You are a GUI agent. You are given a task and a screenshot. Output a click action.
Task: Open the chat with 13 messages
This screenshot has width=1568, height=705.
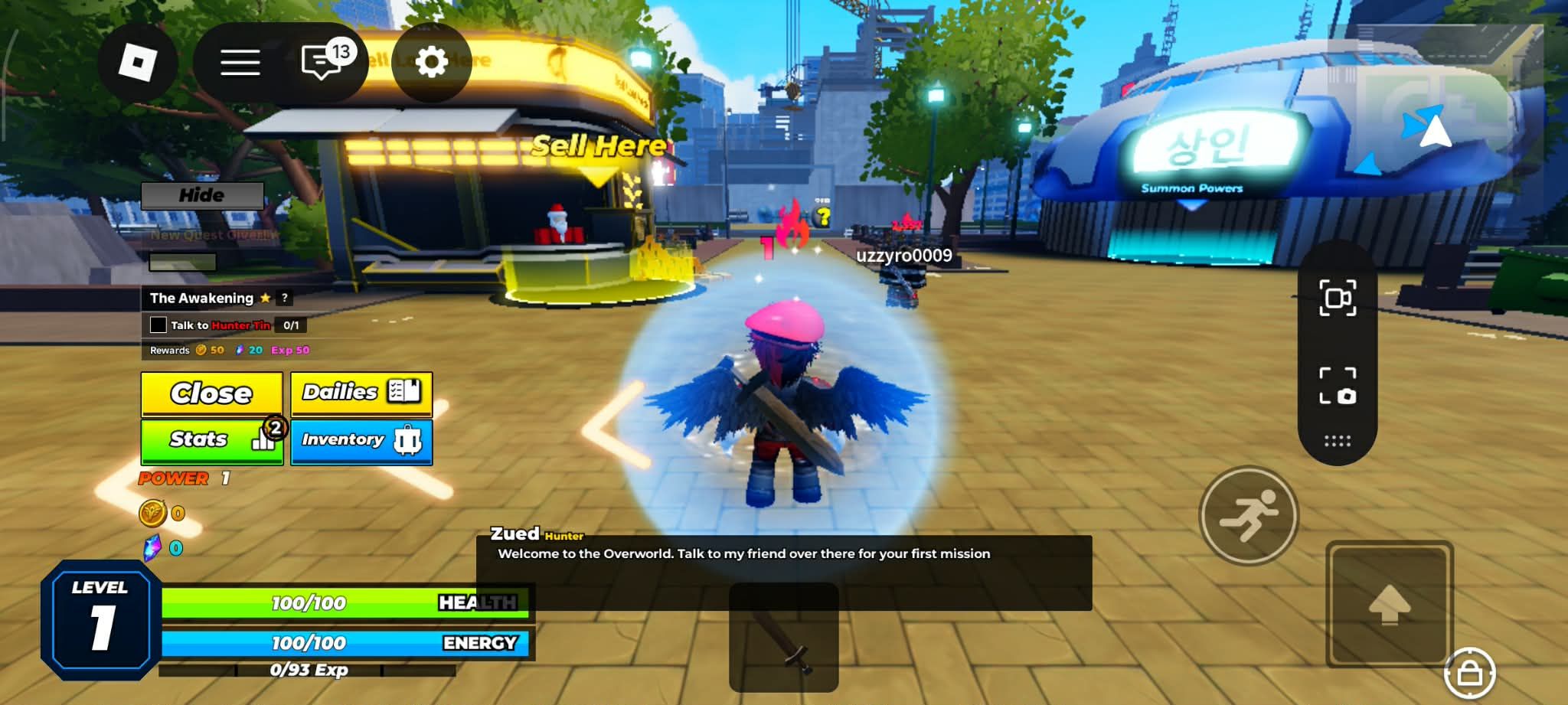[323, 63]
